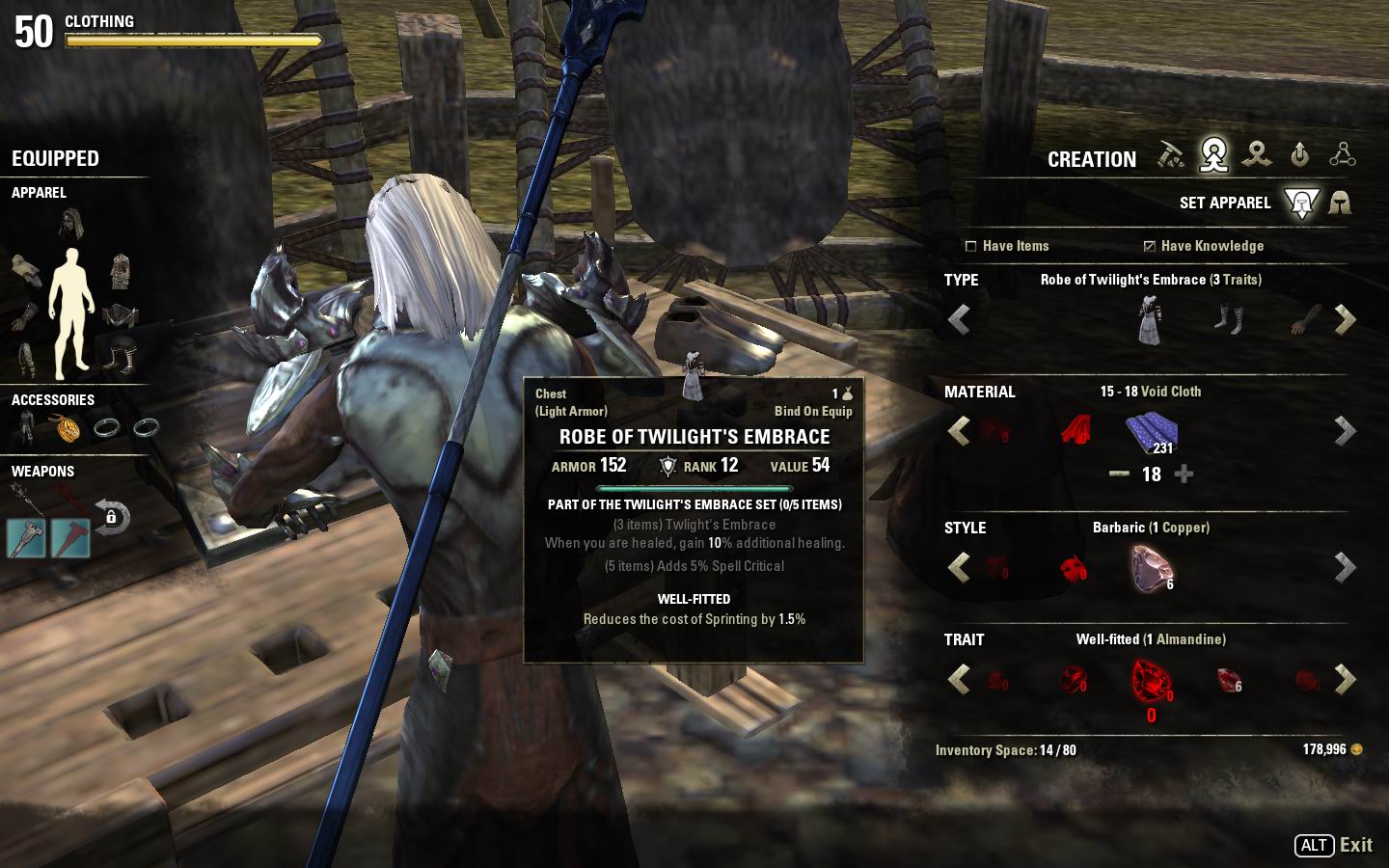Select the equipped head slot
This screenshot has width=1389, height=868.
[71, 225]
